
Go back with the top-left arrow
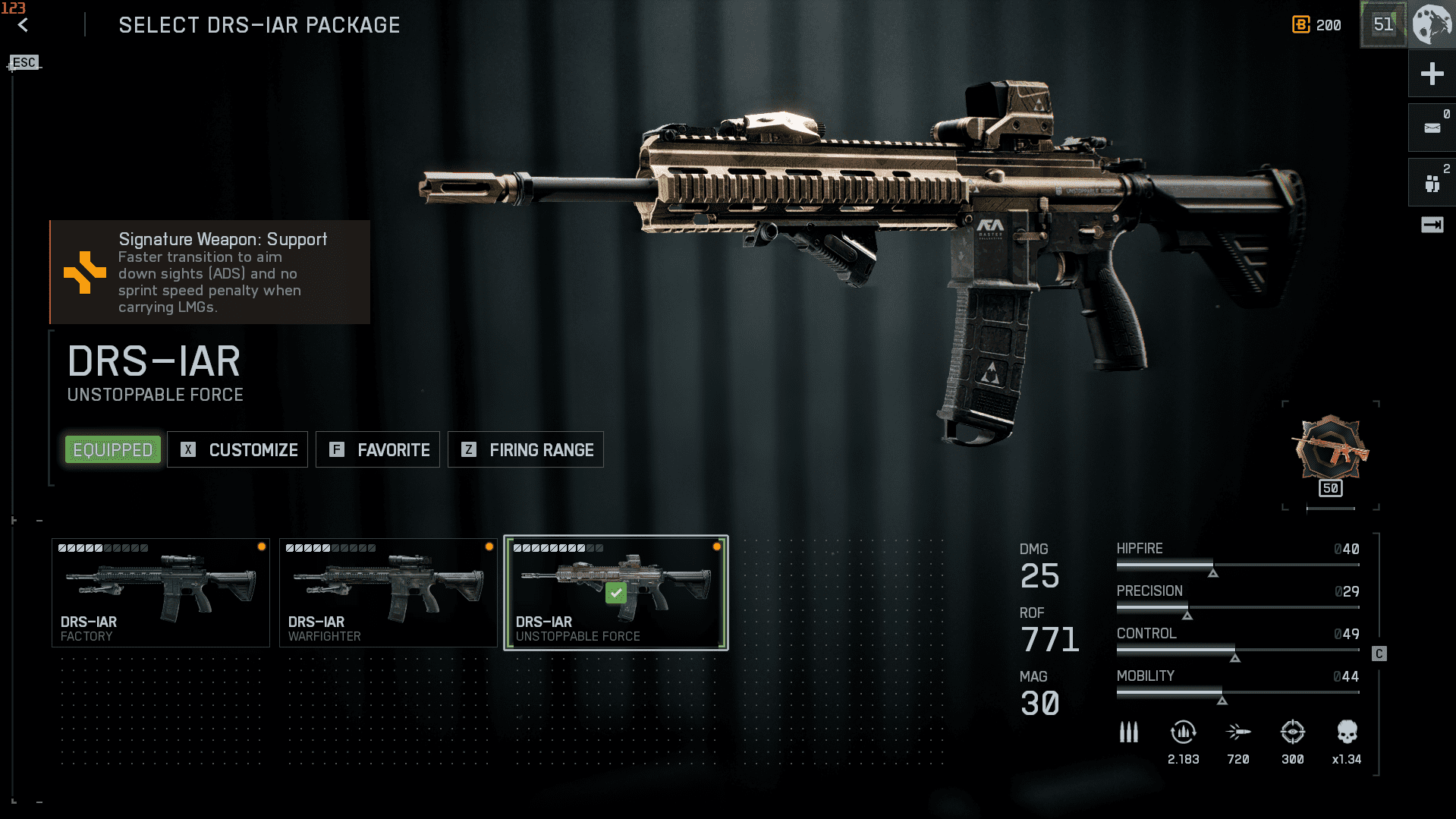(24, 25)
